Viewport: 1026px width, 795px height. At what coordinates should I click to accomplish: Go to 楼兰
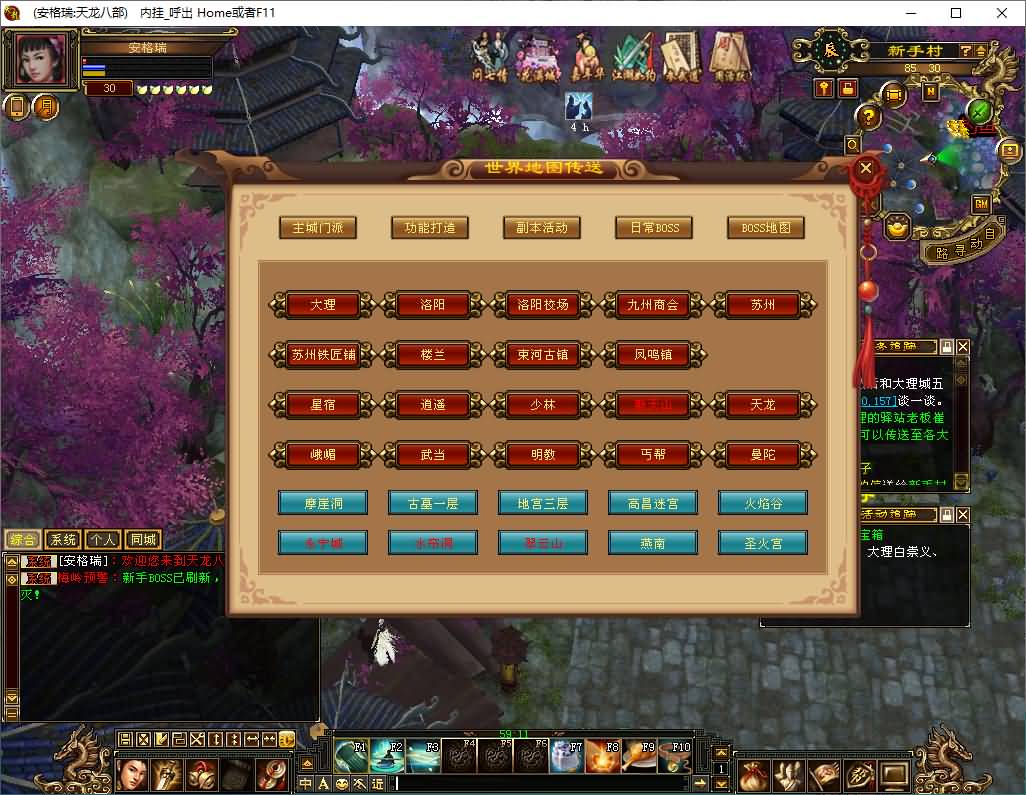[433, 354]
